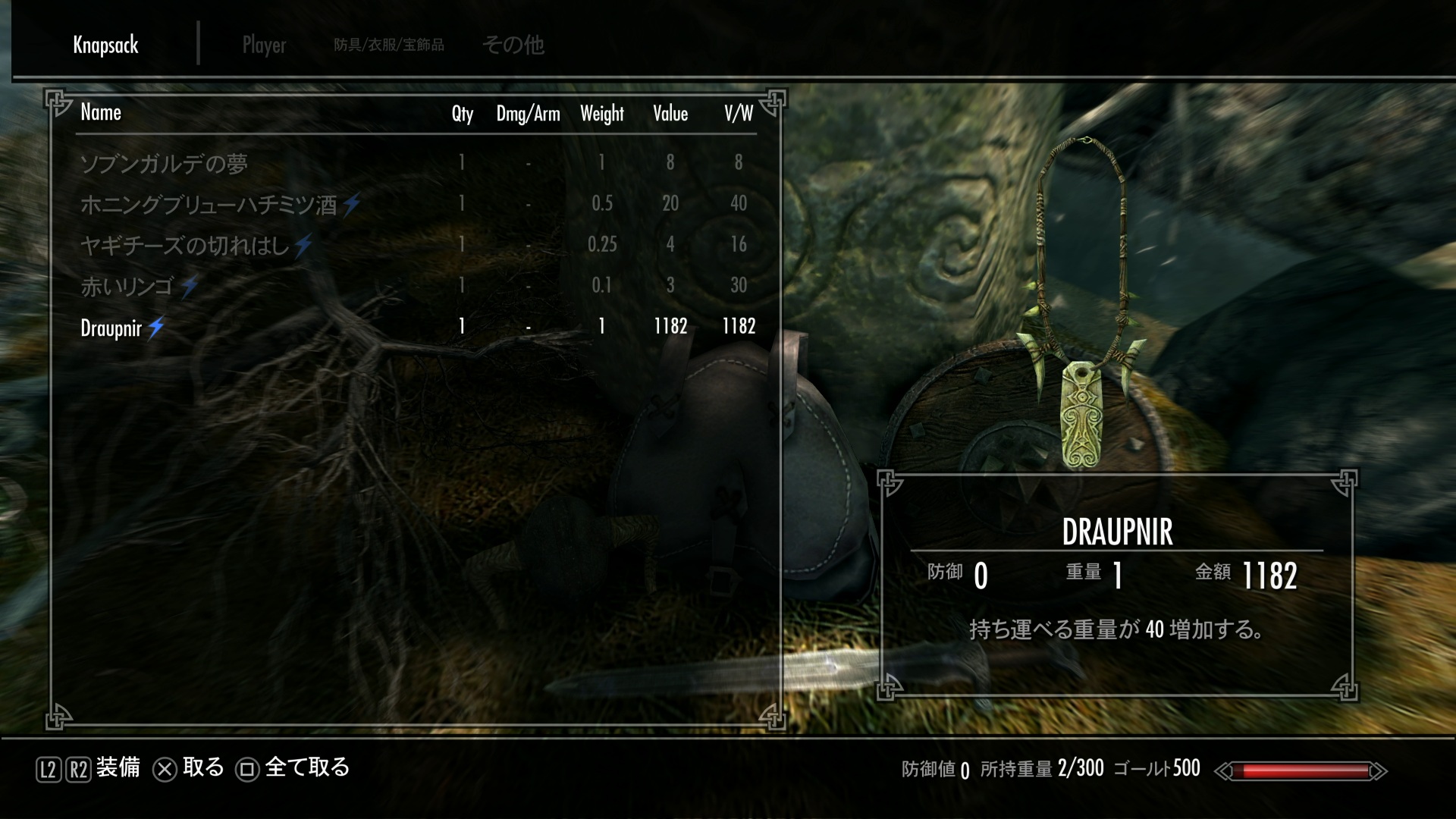Image resolution: width=1456 pixels, height=819 pixels.
Task: Switch to the Knapsack tab
Action: [x=105, y=45]
